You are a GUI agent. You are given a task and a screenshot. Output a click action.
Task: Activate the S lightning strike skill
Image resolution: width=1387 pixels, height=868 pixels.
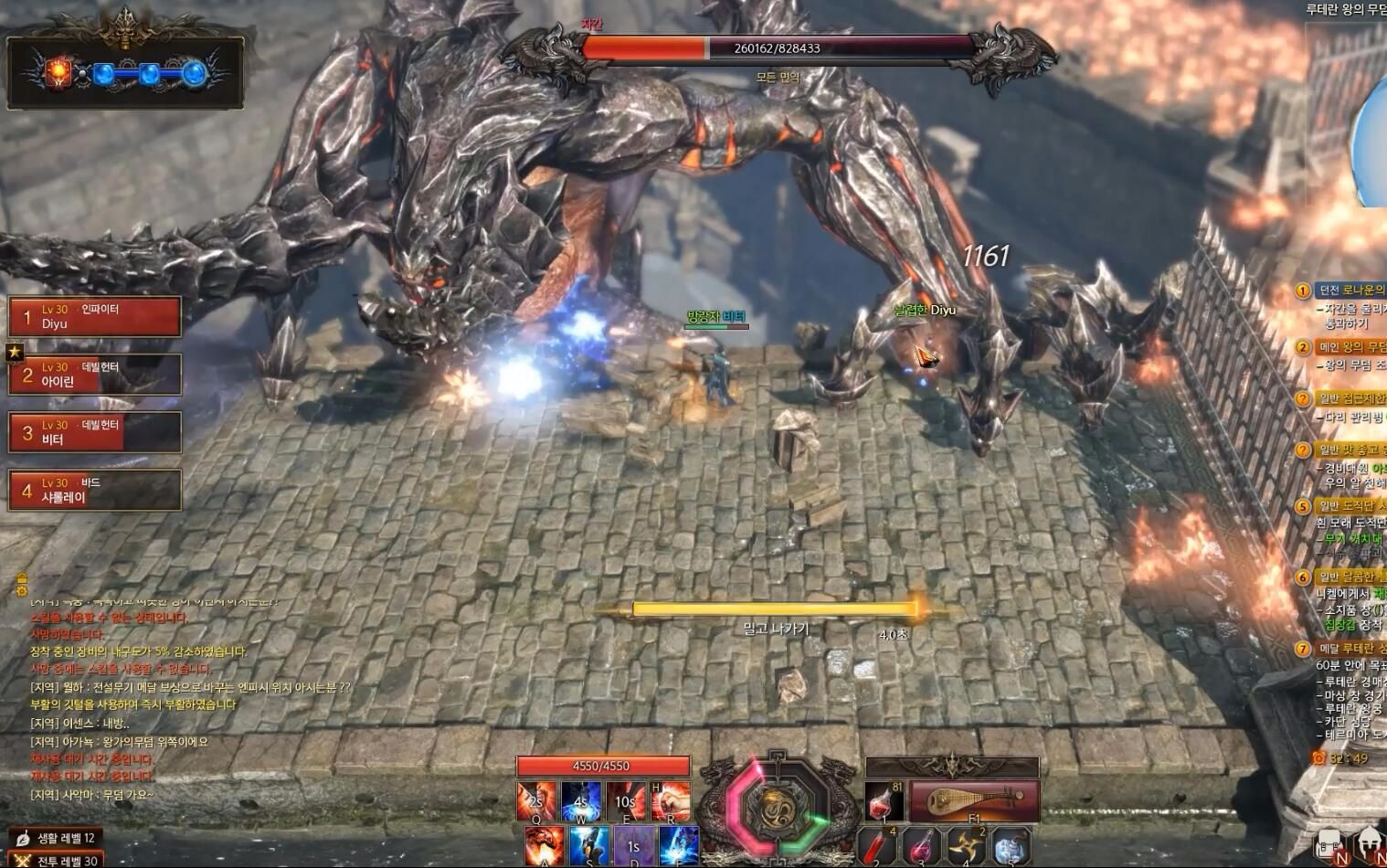[x=589, y=845]
